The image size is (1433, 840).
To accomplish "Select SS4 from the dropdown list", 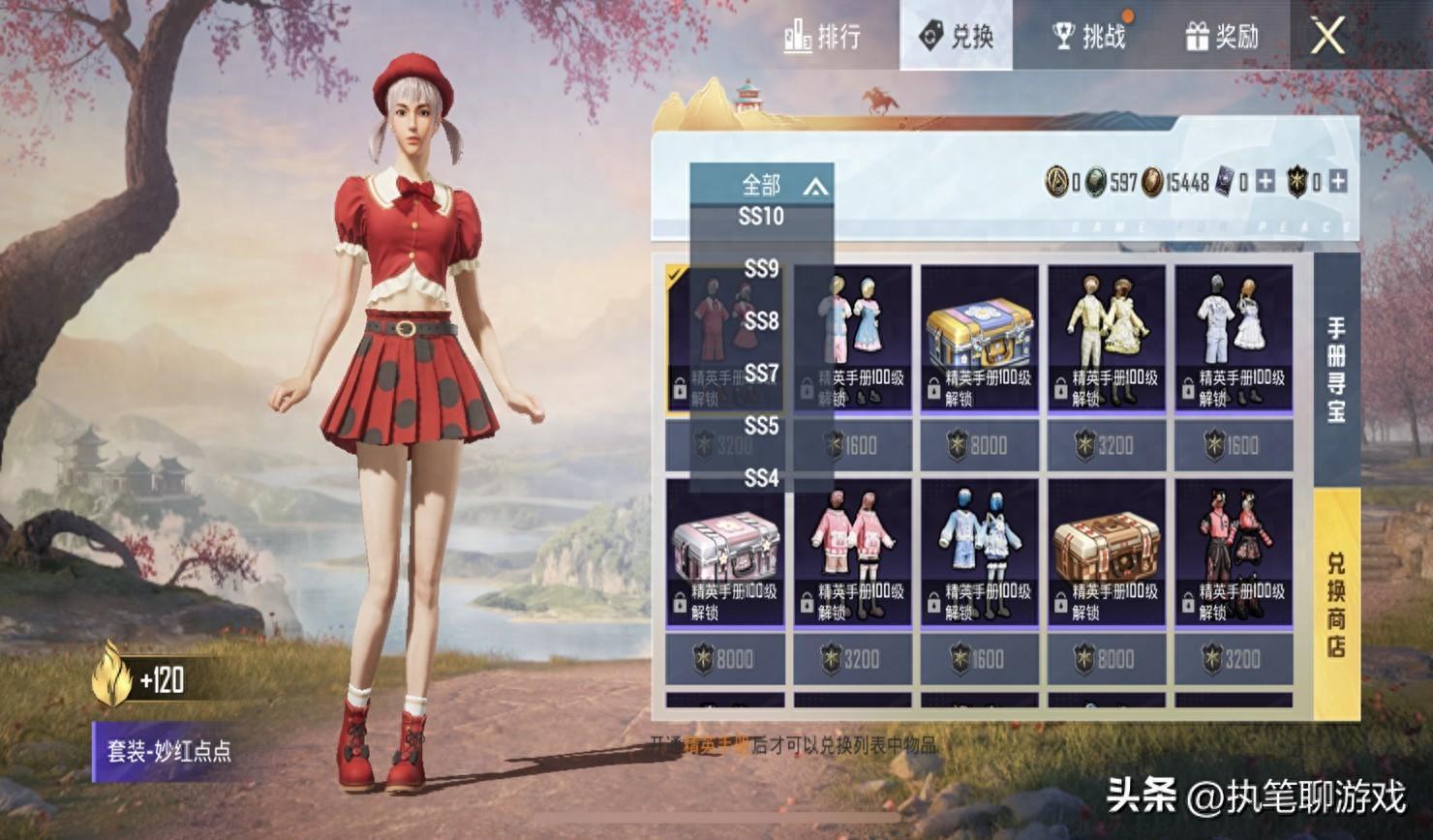I will [x=761, y=478].
